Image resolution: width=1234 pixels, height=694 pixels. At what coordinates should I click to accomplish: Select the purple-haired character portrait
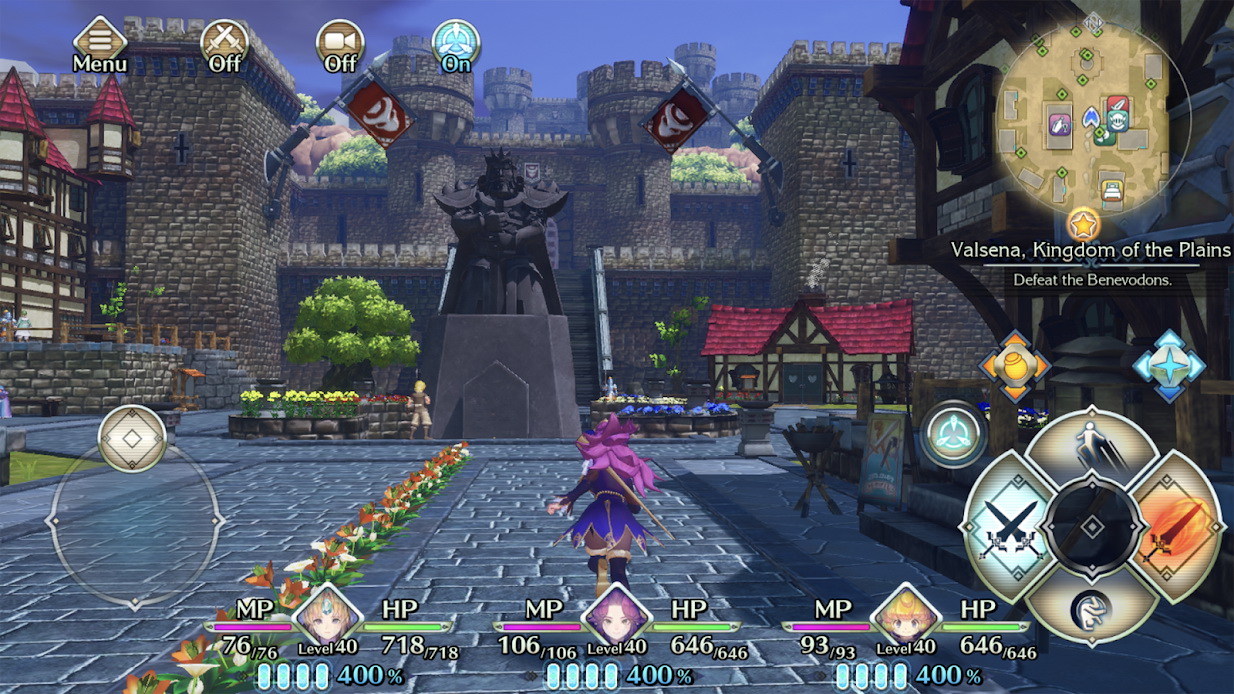coord(615,616)
